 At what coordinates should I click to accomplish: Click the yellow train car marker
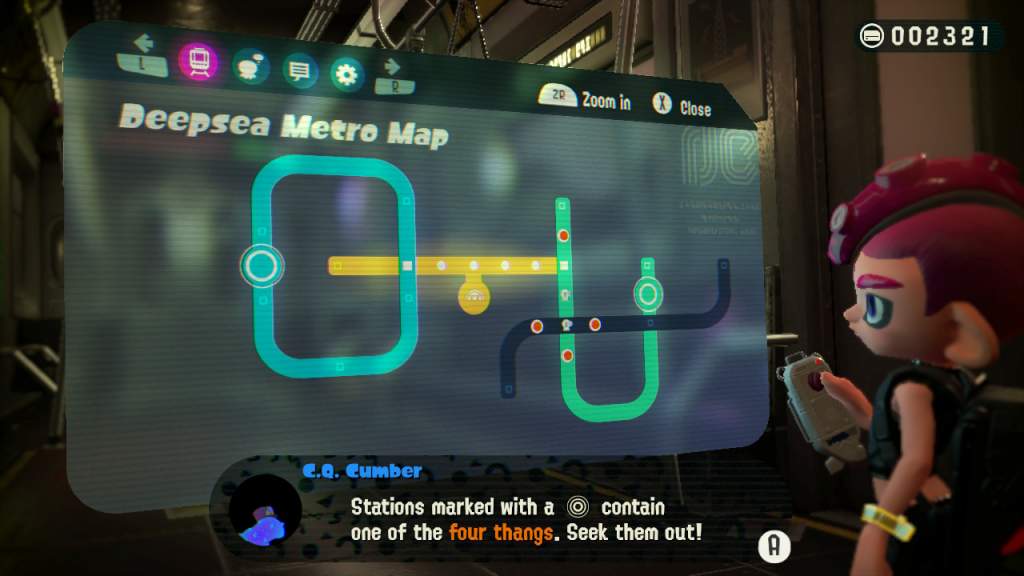[473, 295]
